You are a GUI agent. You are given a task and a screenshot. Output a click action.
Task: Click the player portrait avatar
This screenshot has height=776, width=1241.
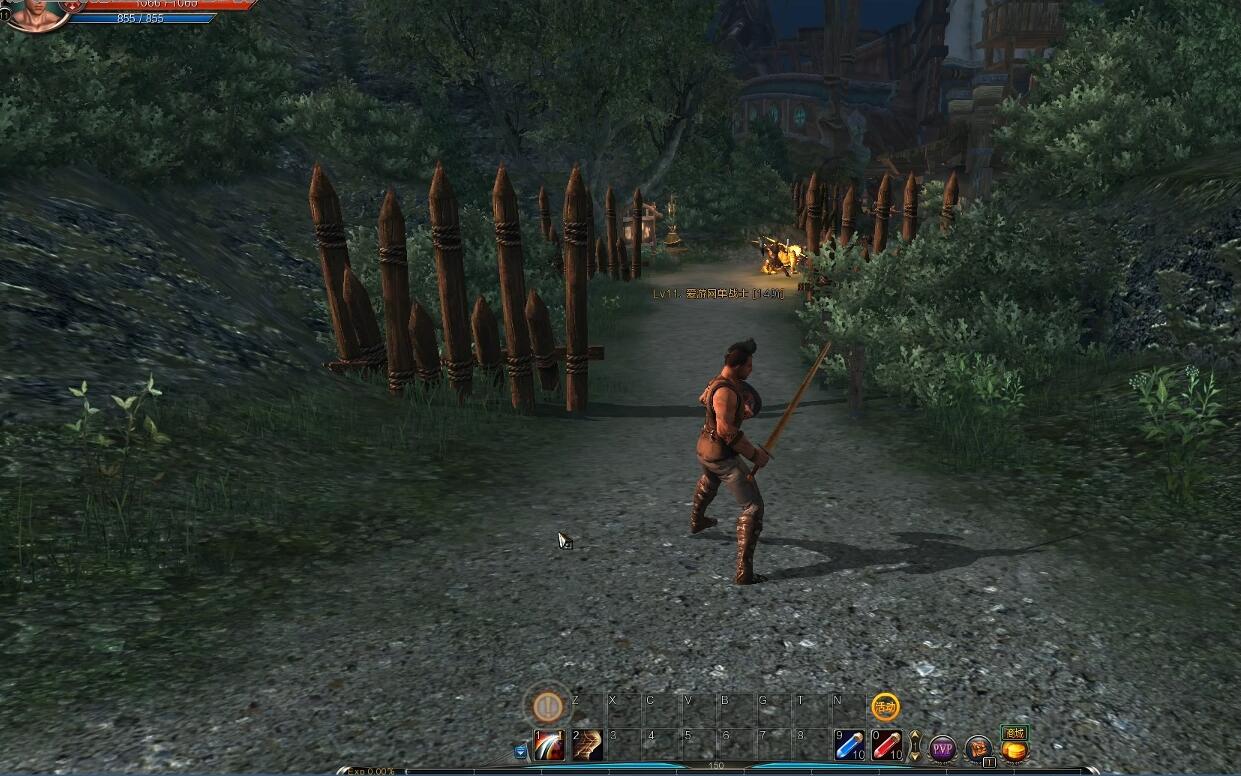pyautogui.click(x=38, y=14)
